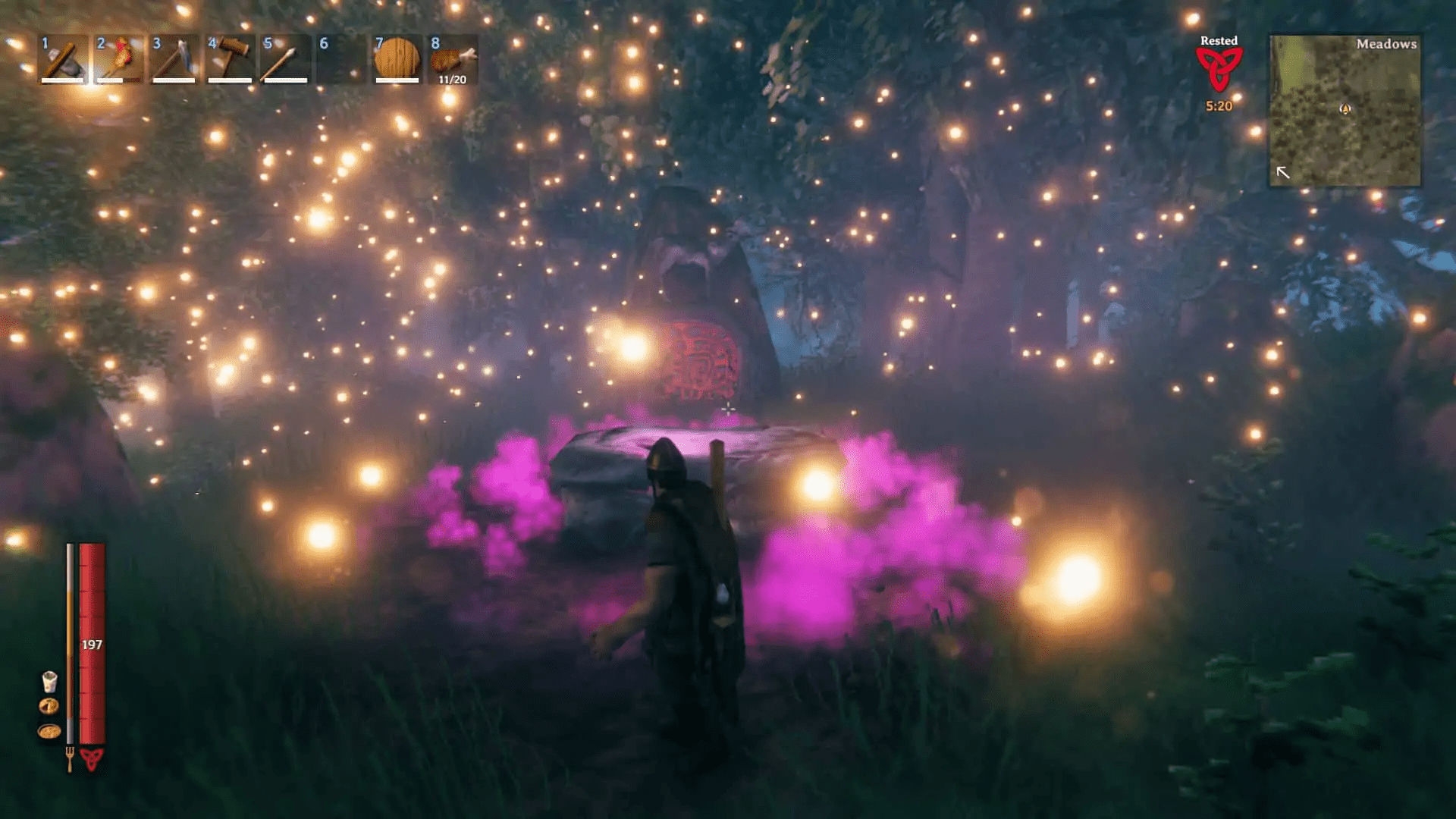Open the Meadows minimap
Image resolution: width=1456 pixels, height=819 pixels.
pyautogui.click(x=1345, y=111)
